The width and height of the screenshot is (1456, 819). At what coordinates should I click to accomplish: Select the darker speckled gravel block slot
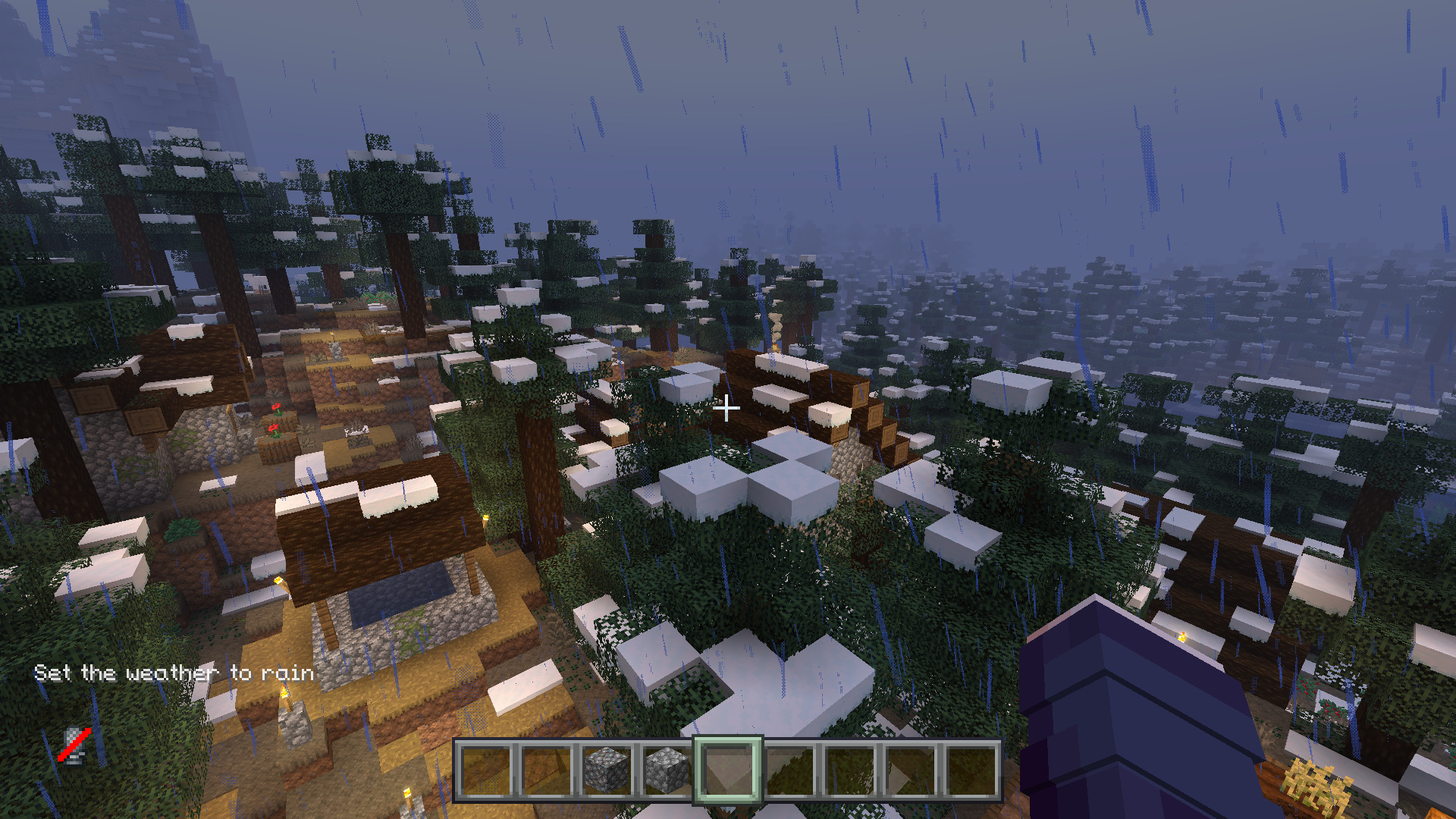pyautogui.click(x=607, y=770)
